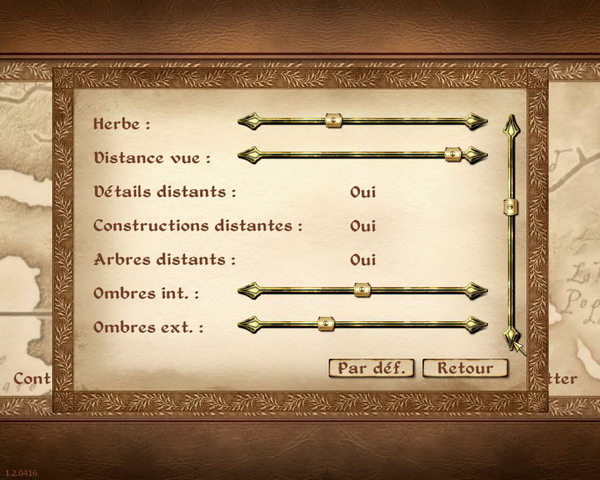This screenshot has height=480, width=600.
Task: Increase Herbe using right slider arrow
Action: (x=476, y=121)
